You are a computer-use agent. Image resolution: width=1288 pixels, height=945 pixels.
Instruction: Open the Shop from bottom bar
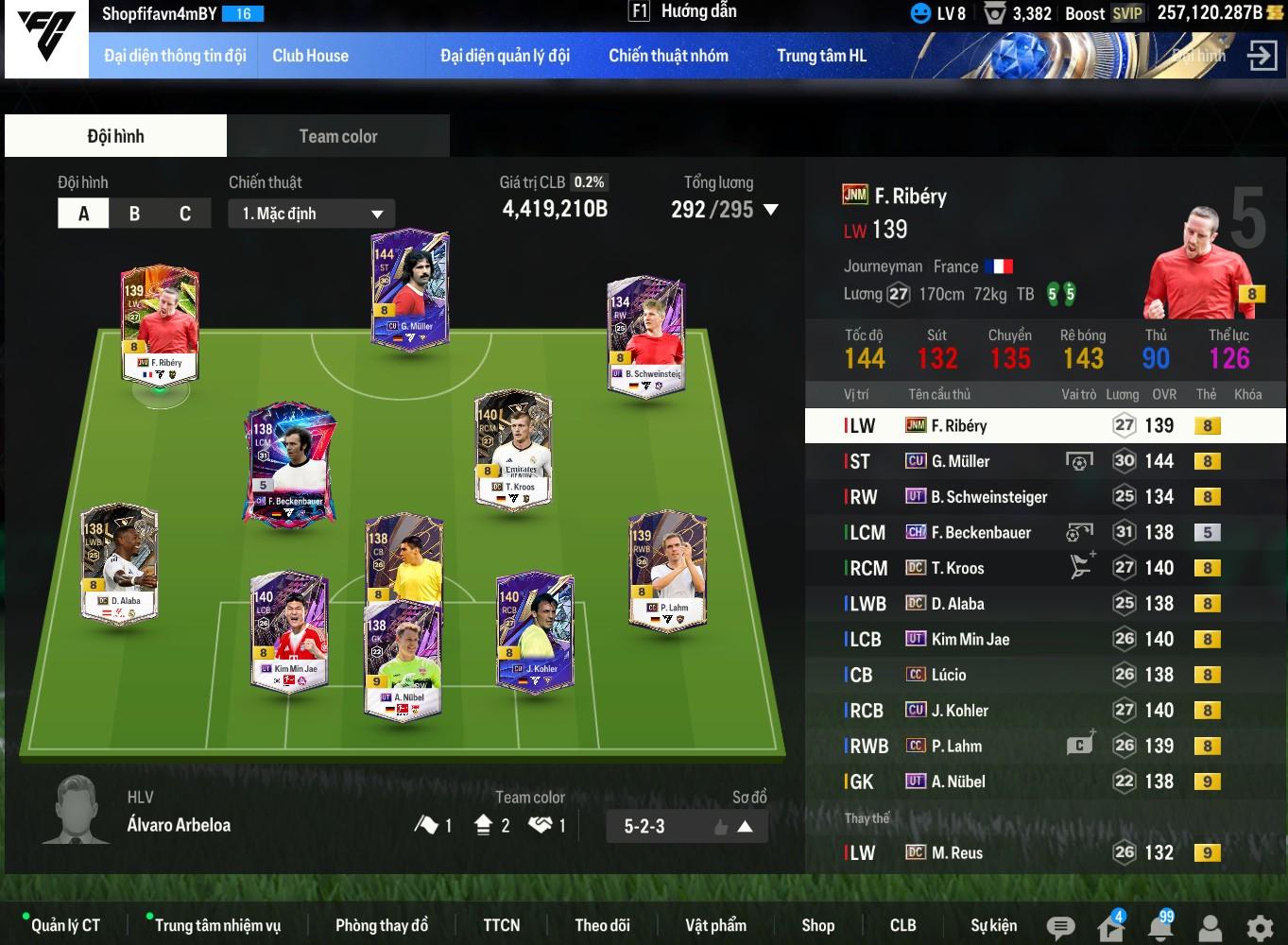(x=817, y=925)
